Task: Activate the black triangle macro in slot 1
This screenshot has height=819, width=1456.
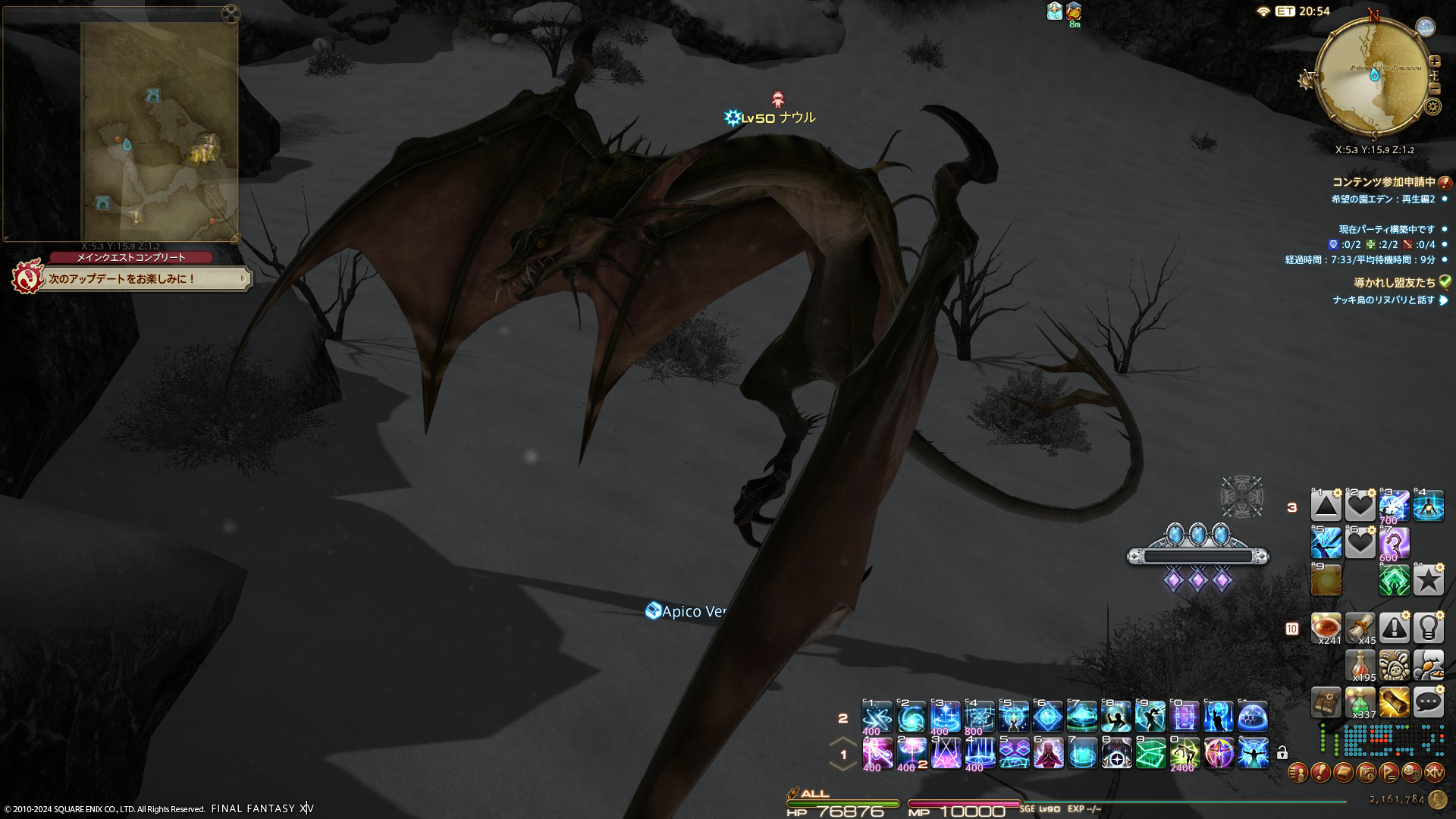Action: 1326,505
